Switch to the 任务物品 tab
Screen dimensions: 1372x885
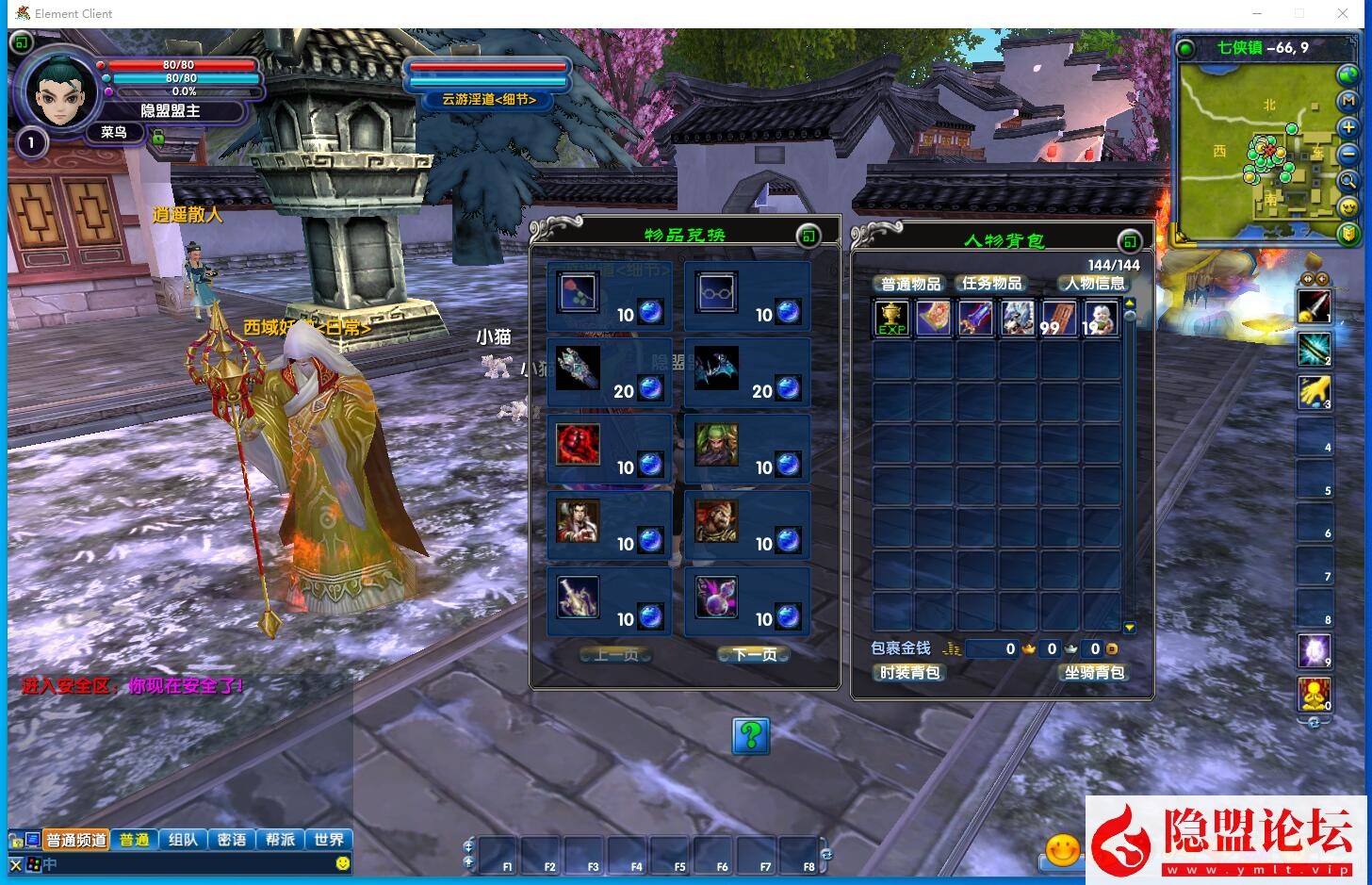pyautogui.click(x=991, y=284)
